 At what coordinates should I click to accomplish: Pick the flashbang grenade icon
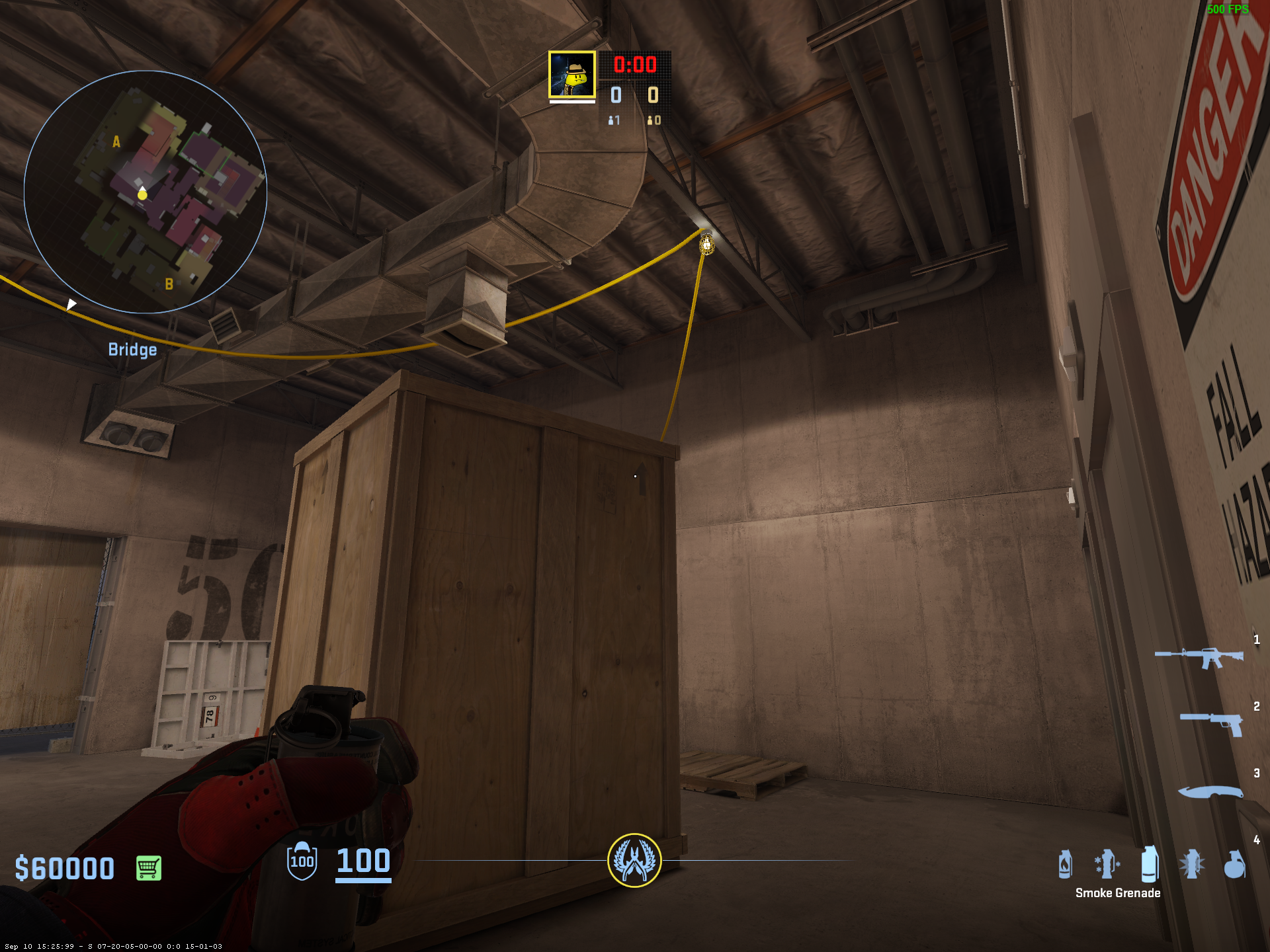pyautogui.click(x=1192, y=865)
